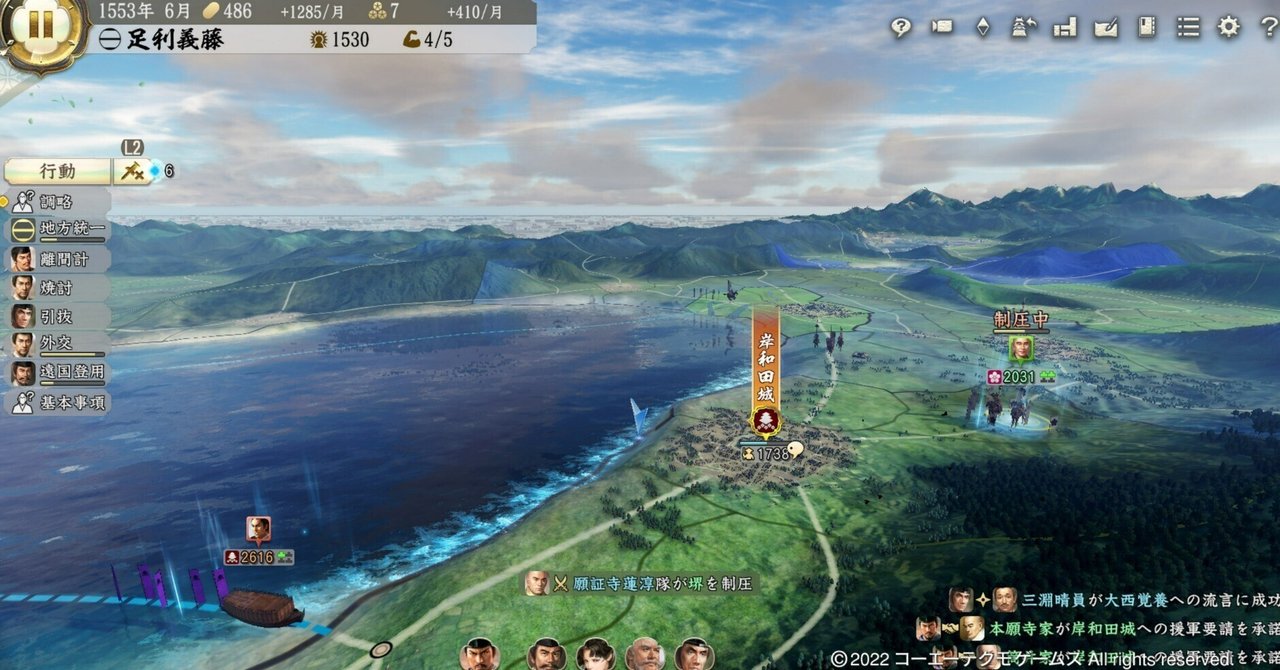This screenshot has height=670, width=1280.
Task: Open the map pen icon
Action: (x=1106, y=28)
